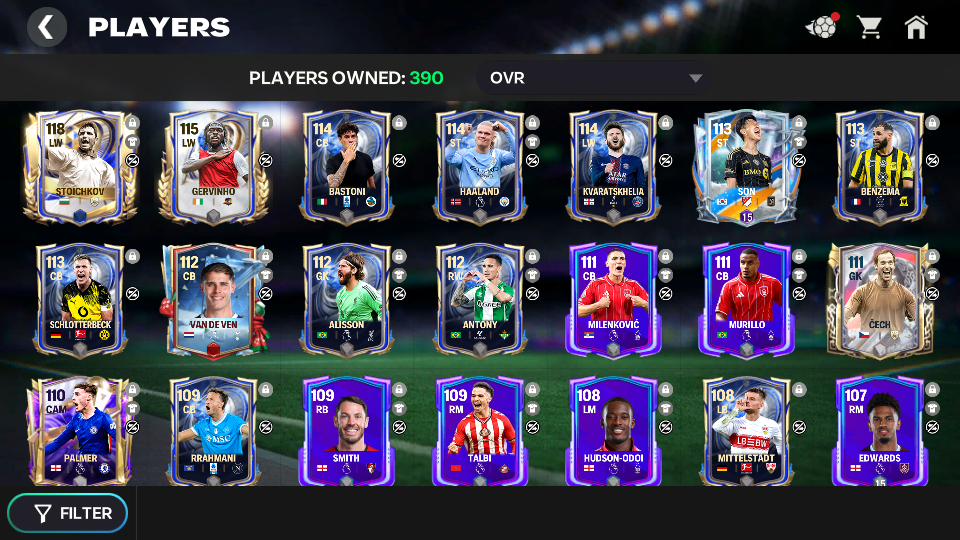The image size is (960, 540).
Task: Choose the Palmer player card
Action: tap(78, 432)
